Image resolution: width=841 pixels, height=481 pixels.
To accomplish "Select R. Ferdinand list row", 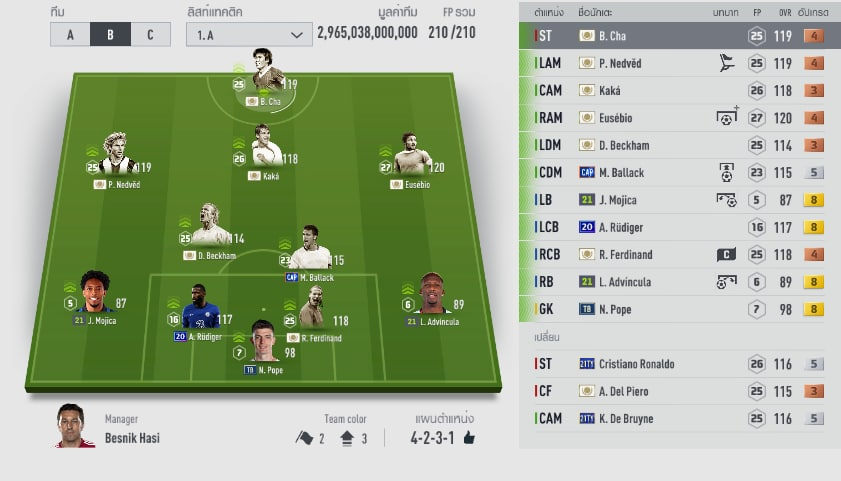I will [x=672, y=254].
